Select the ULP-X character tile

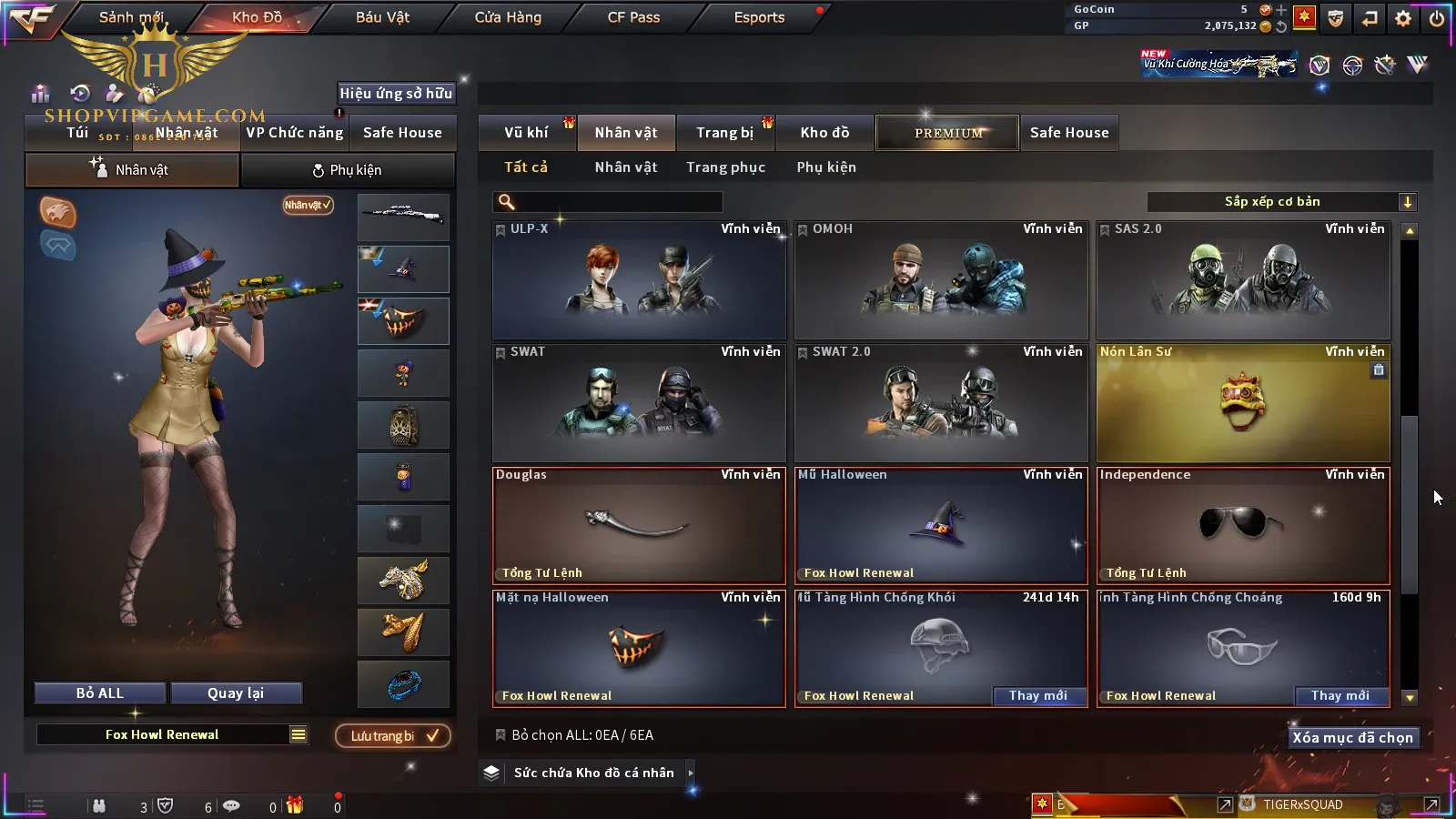[x=639, y=280]
